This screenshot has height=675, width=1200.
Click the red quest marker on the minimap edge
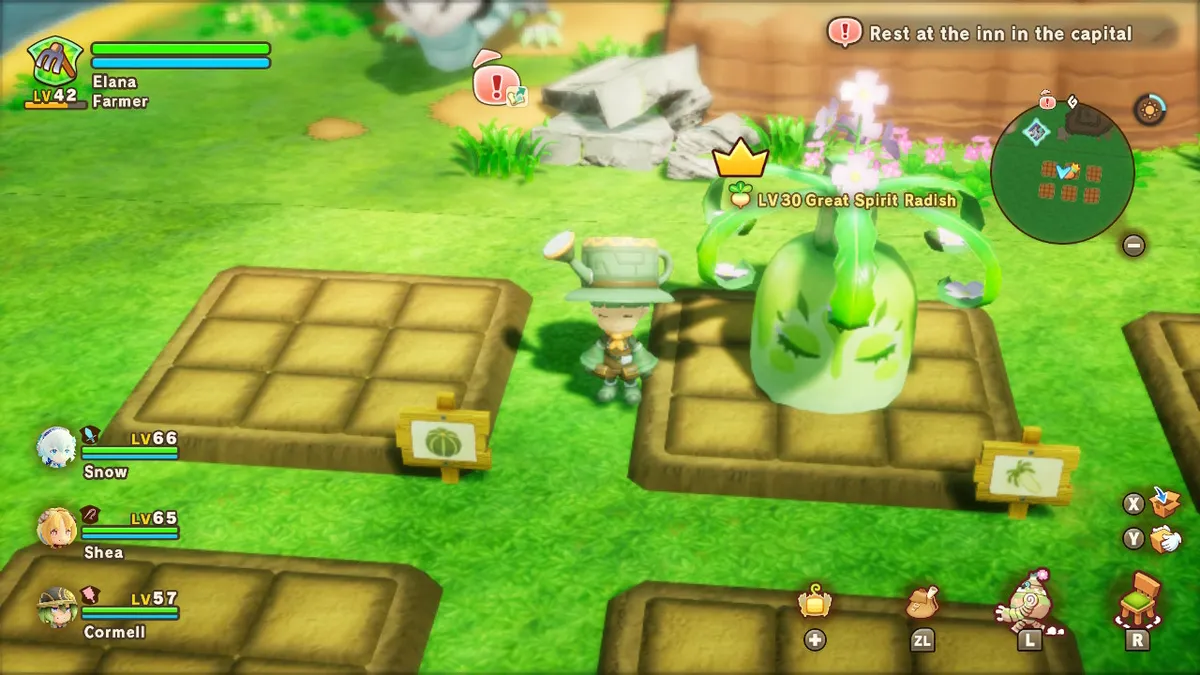1047,100
